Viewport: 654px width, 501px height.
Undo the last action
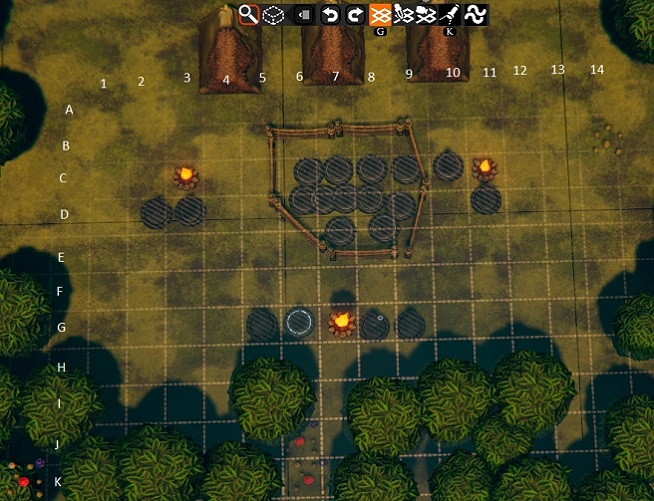[330, 14]
